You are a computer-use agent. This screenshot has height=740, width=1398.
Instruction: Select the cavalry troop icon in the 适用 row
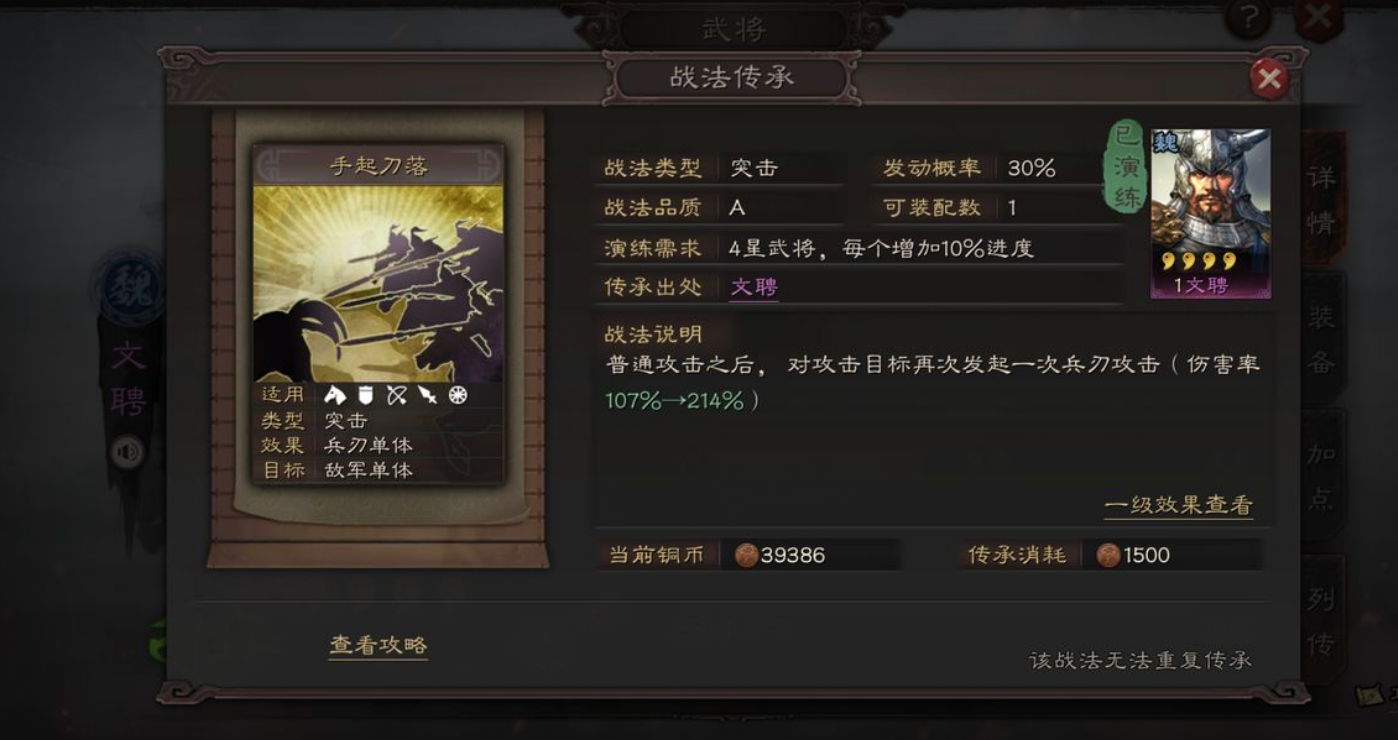pos(338,395)
